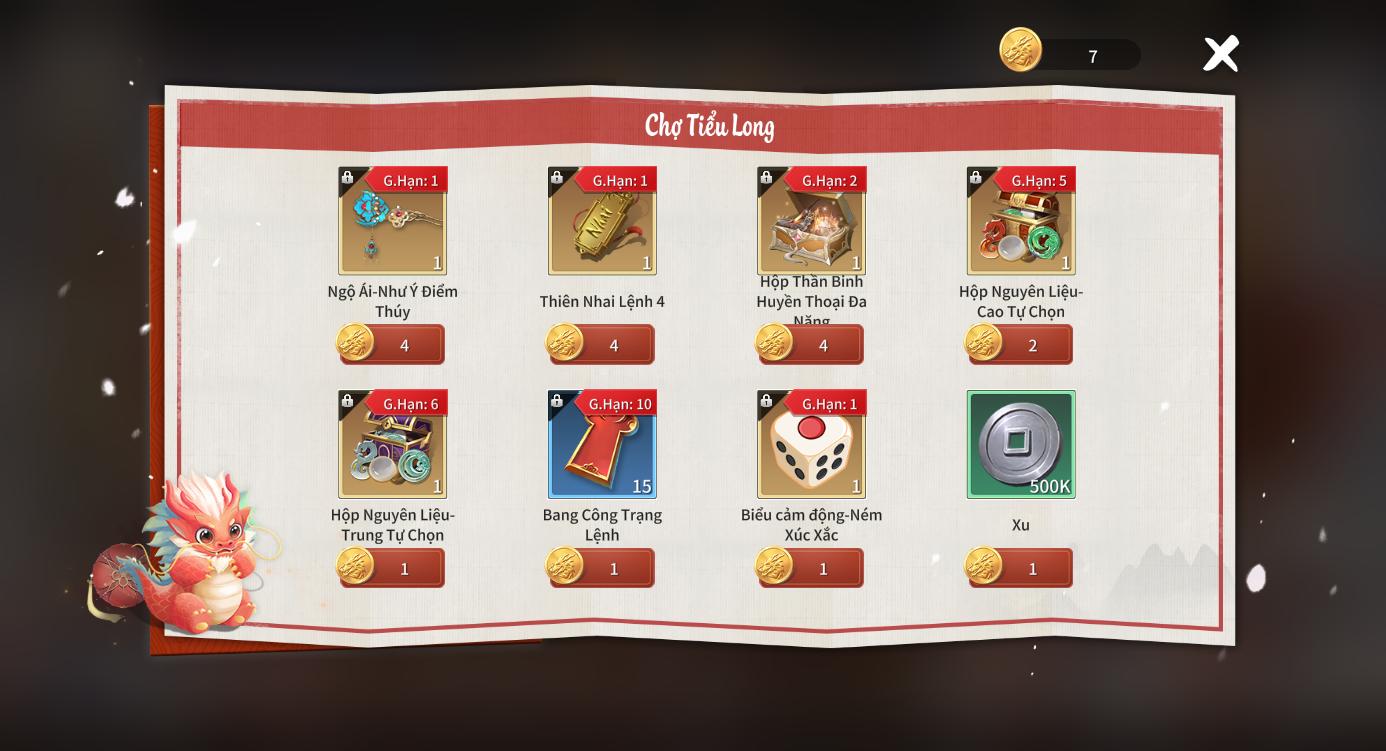Select the 500K Xu silver coin item

tap(1021, 445)
